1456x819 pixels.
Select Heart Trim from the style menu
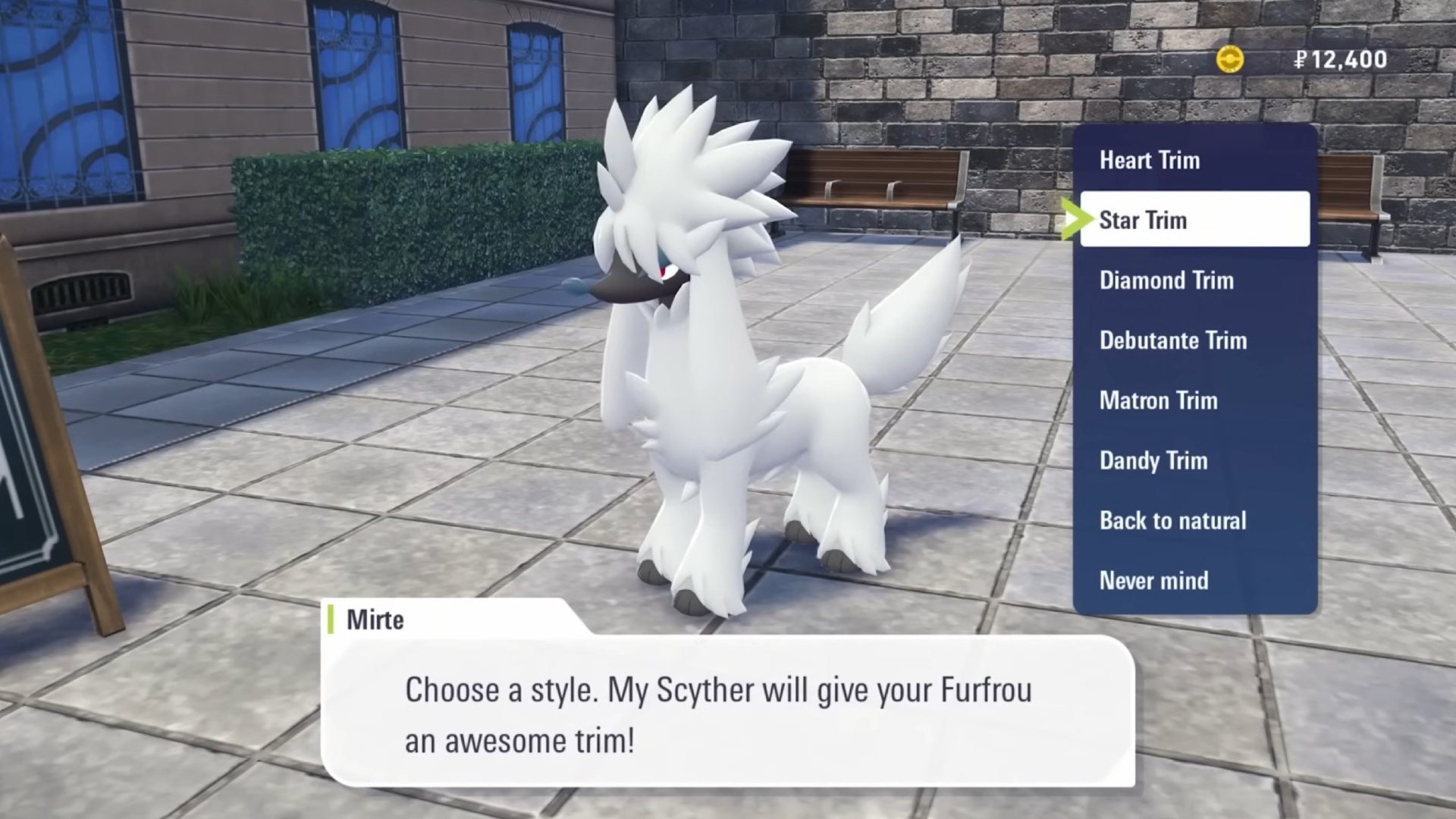click(x=1150, y=160)
